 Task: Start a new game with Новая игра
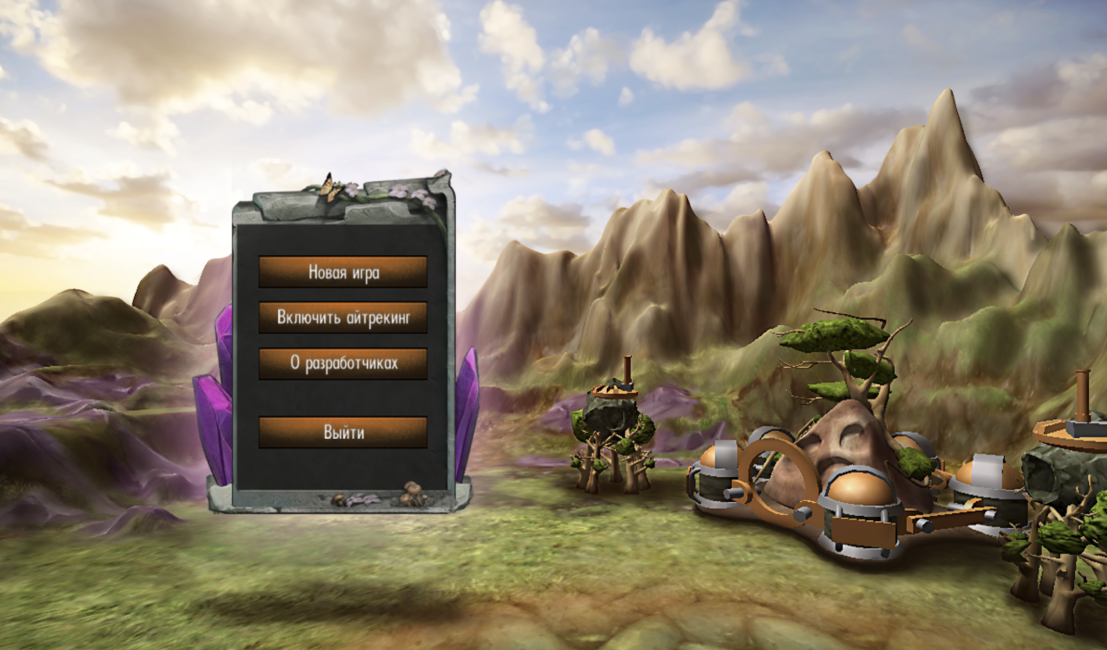point(343,272)
